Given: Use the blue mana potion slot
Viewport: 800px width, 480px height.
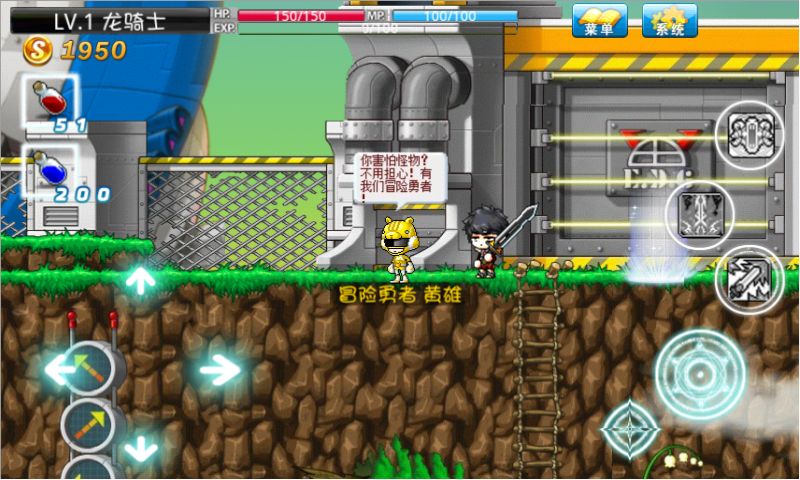Looking at the screenshot, I should pos(51,172).
